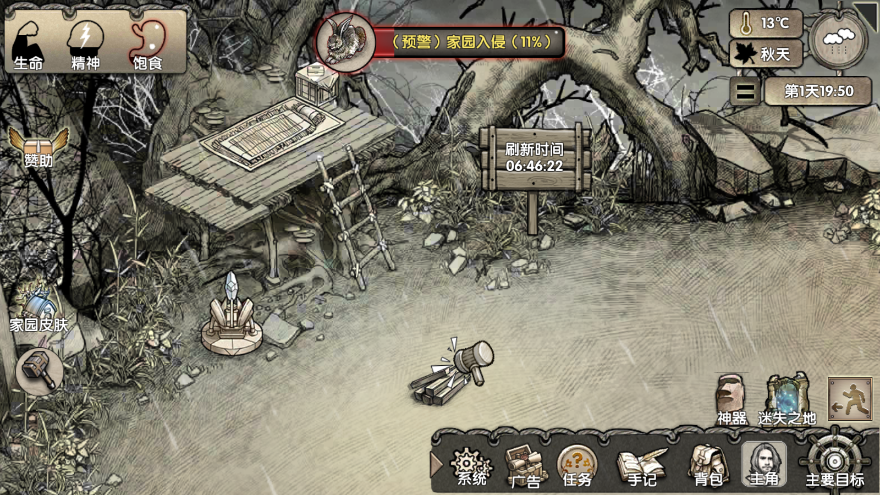This screenshot has height=495, width=880.
Task: Show the 任务 quest list
Action: point(577,463)
